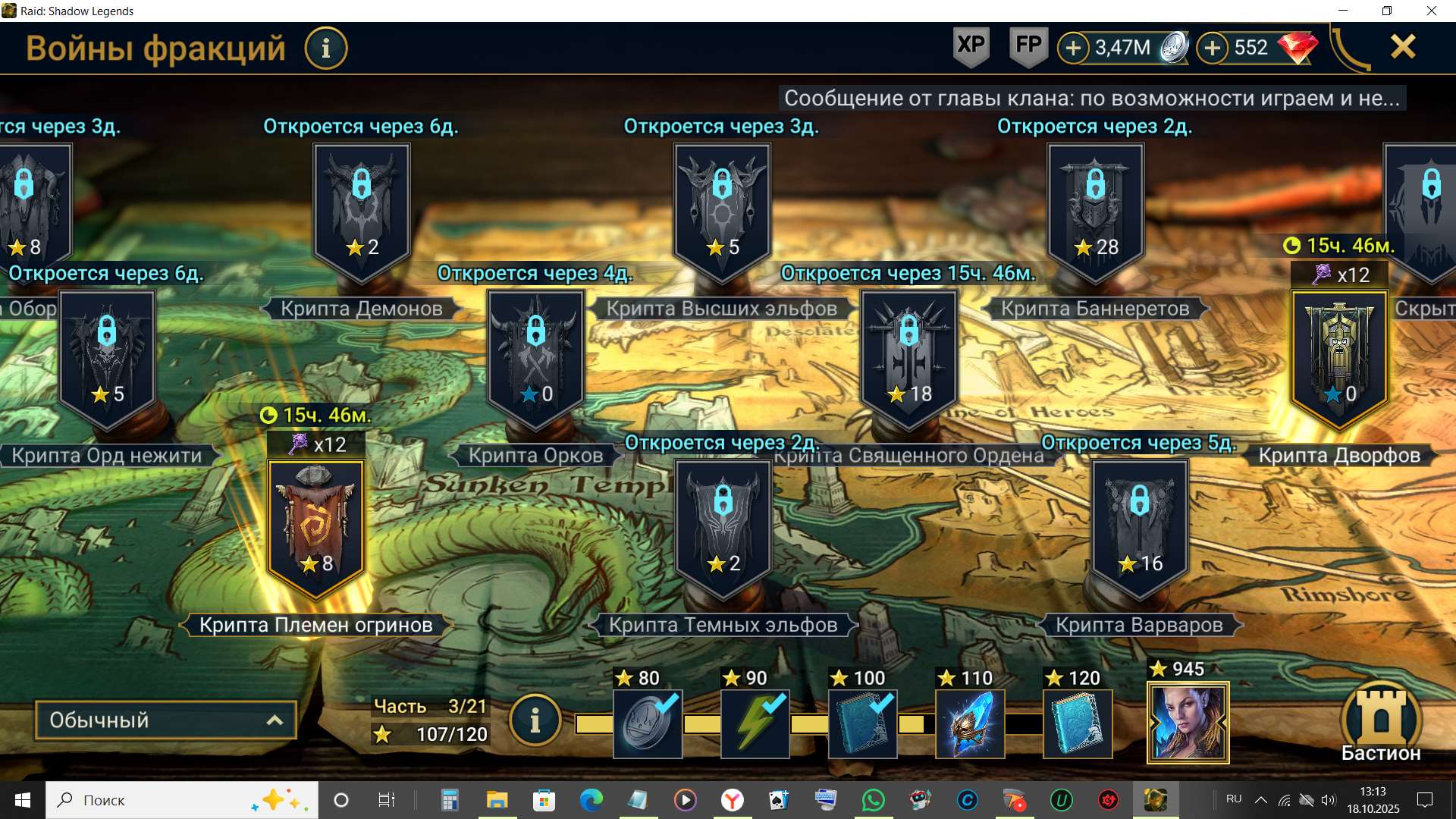Select the Dwarves crypt banner
The width and height of the screenshot is (1456, 819).
point(1339,358)
